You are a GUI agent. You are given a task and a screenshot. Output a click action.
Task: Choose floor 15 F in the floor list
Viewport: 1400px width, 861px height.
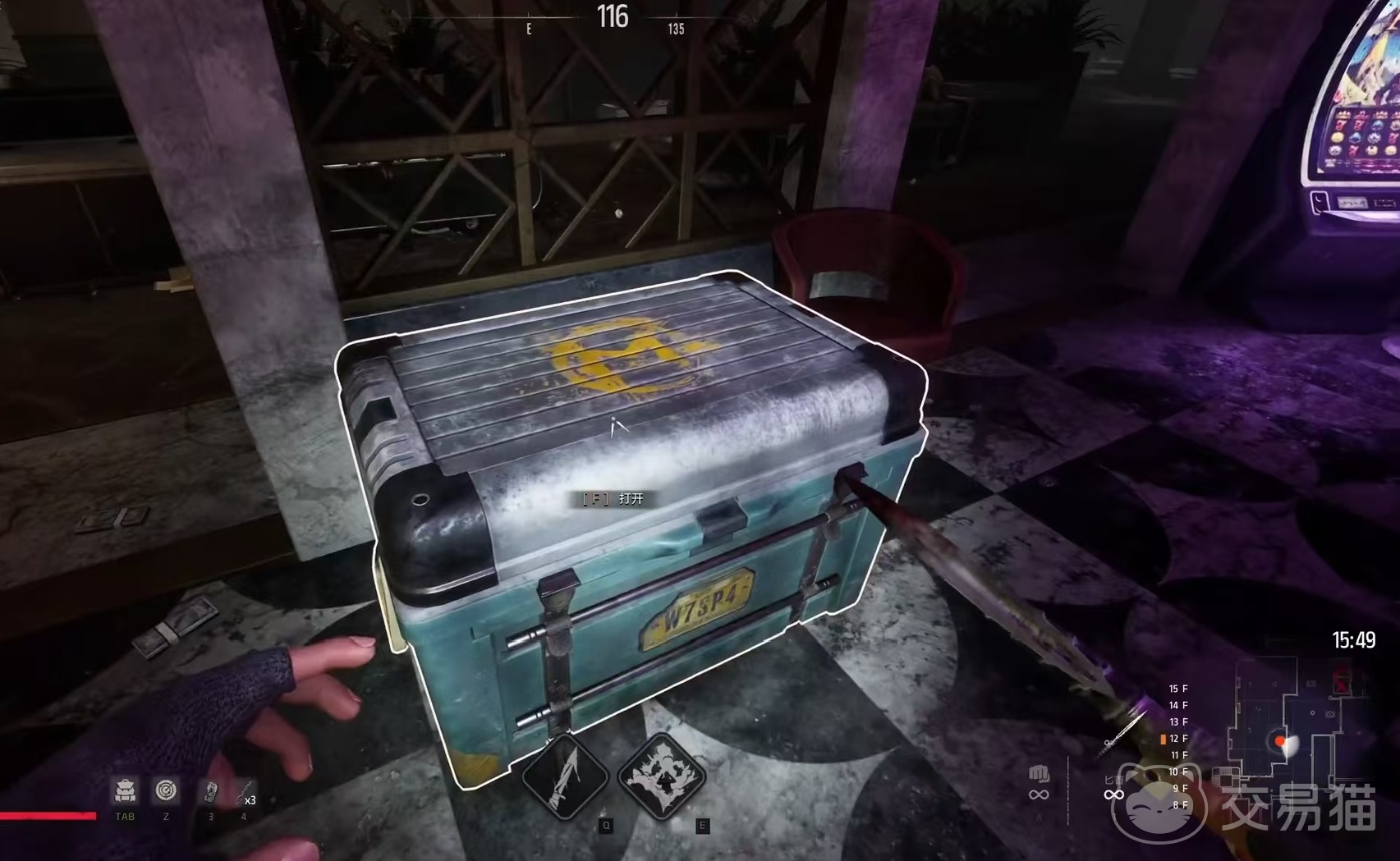1178,689
